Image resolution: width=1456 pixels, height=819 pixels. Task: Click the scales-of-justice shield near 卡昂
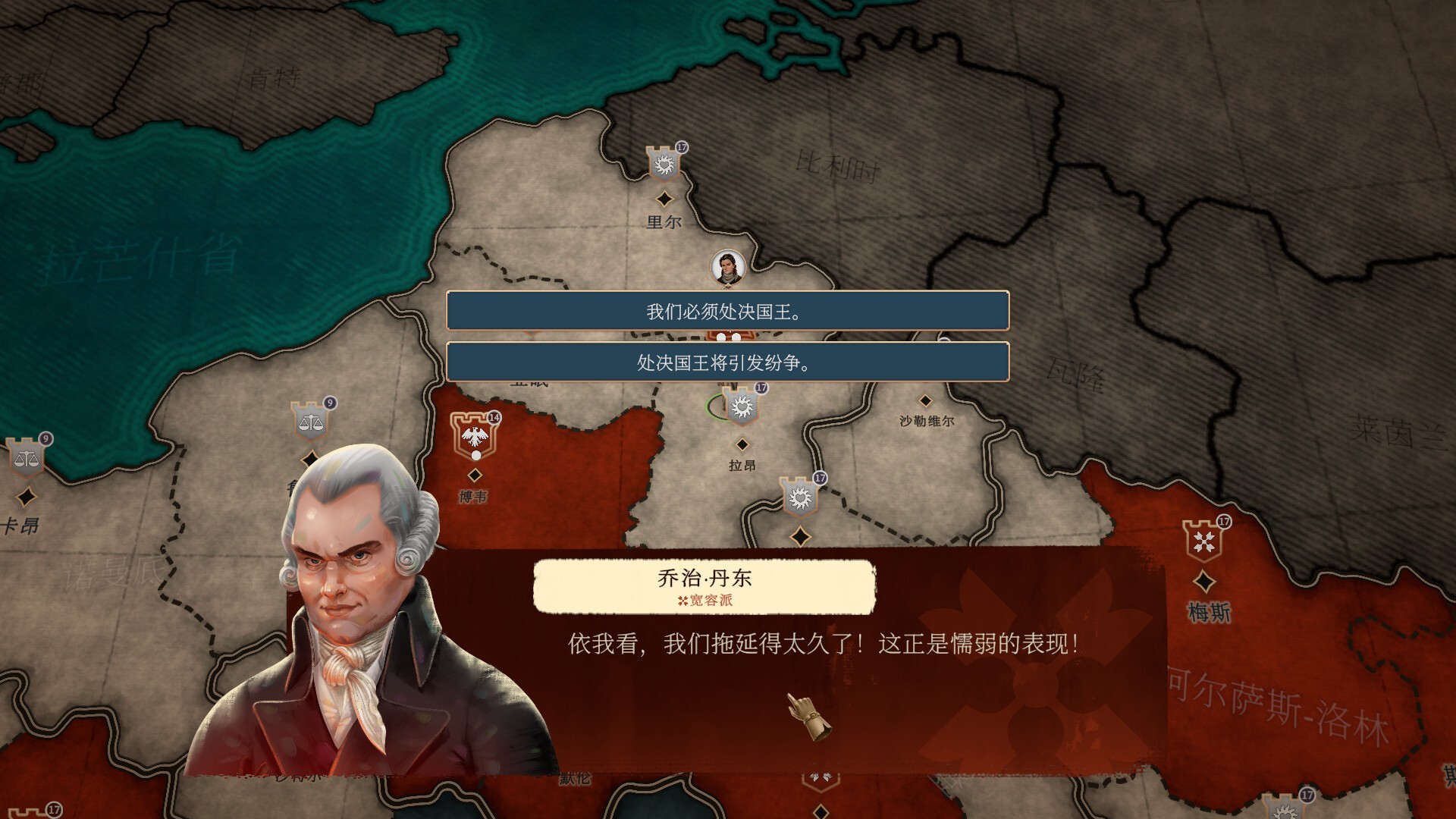27,458
